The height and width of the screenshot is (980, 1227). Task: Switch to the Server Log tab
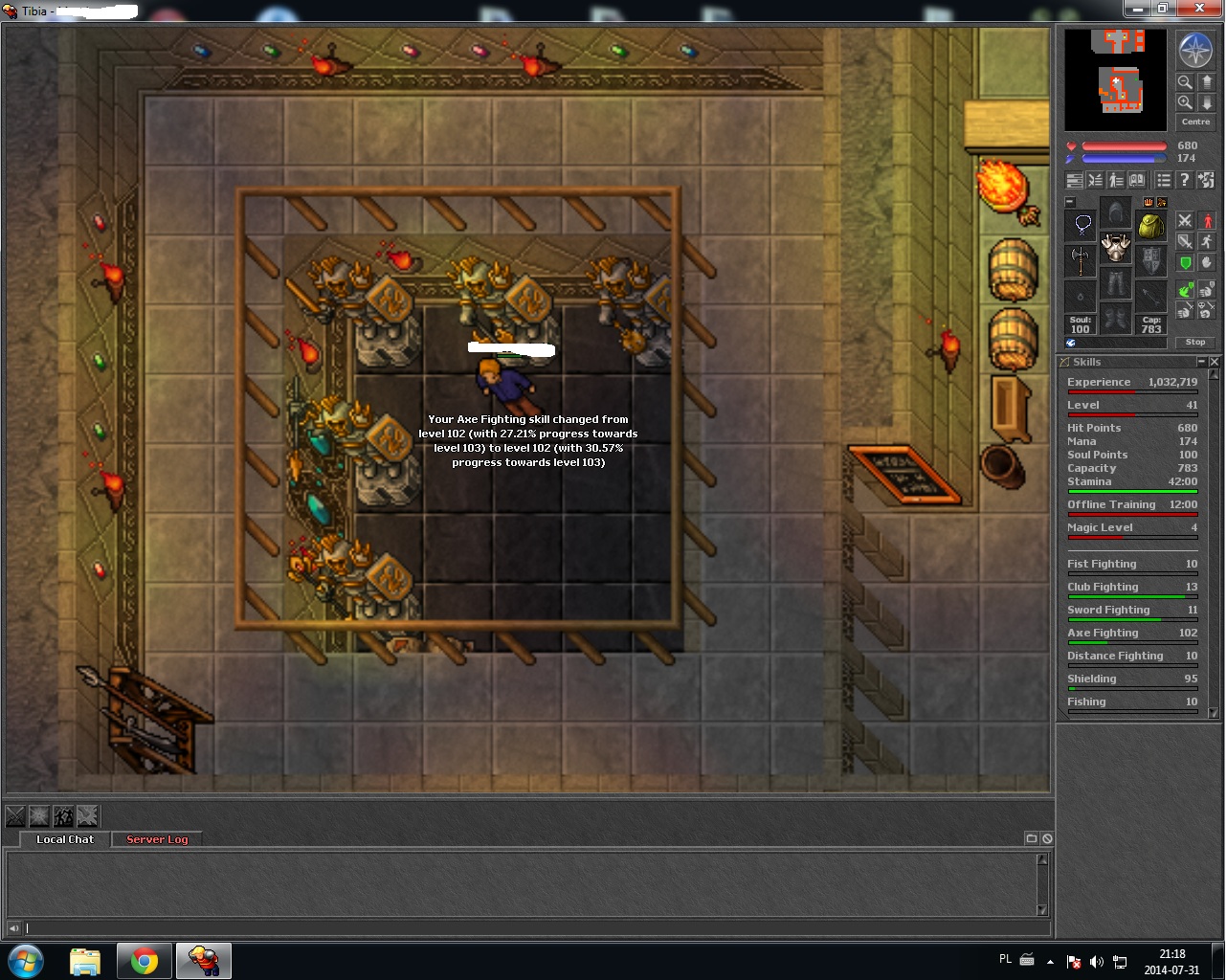[x=157, y=839]
